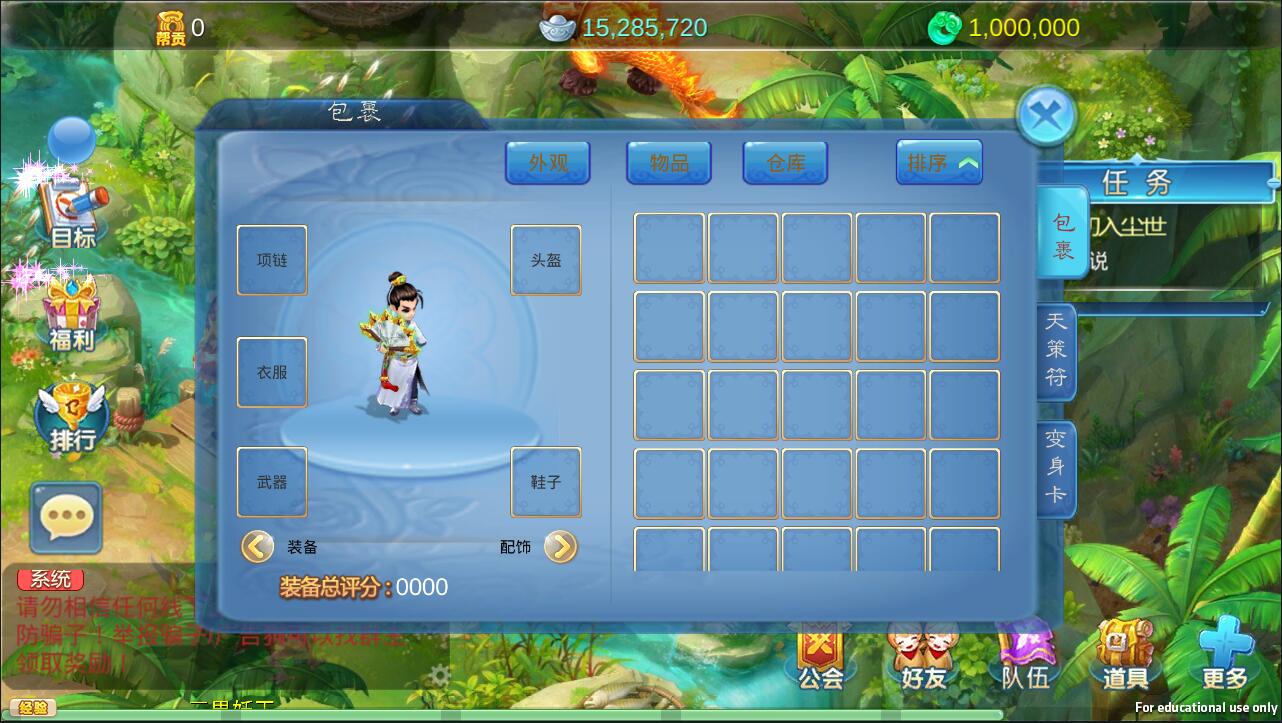Viewport: 1282px width, 723px height.
Task: Click the left arrow beside 装备
Action: [x=257, y=546]
